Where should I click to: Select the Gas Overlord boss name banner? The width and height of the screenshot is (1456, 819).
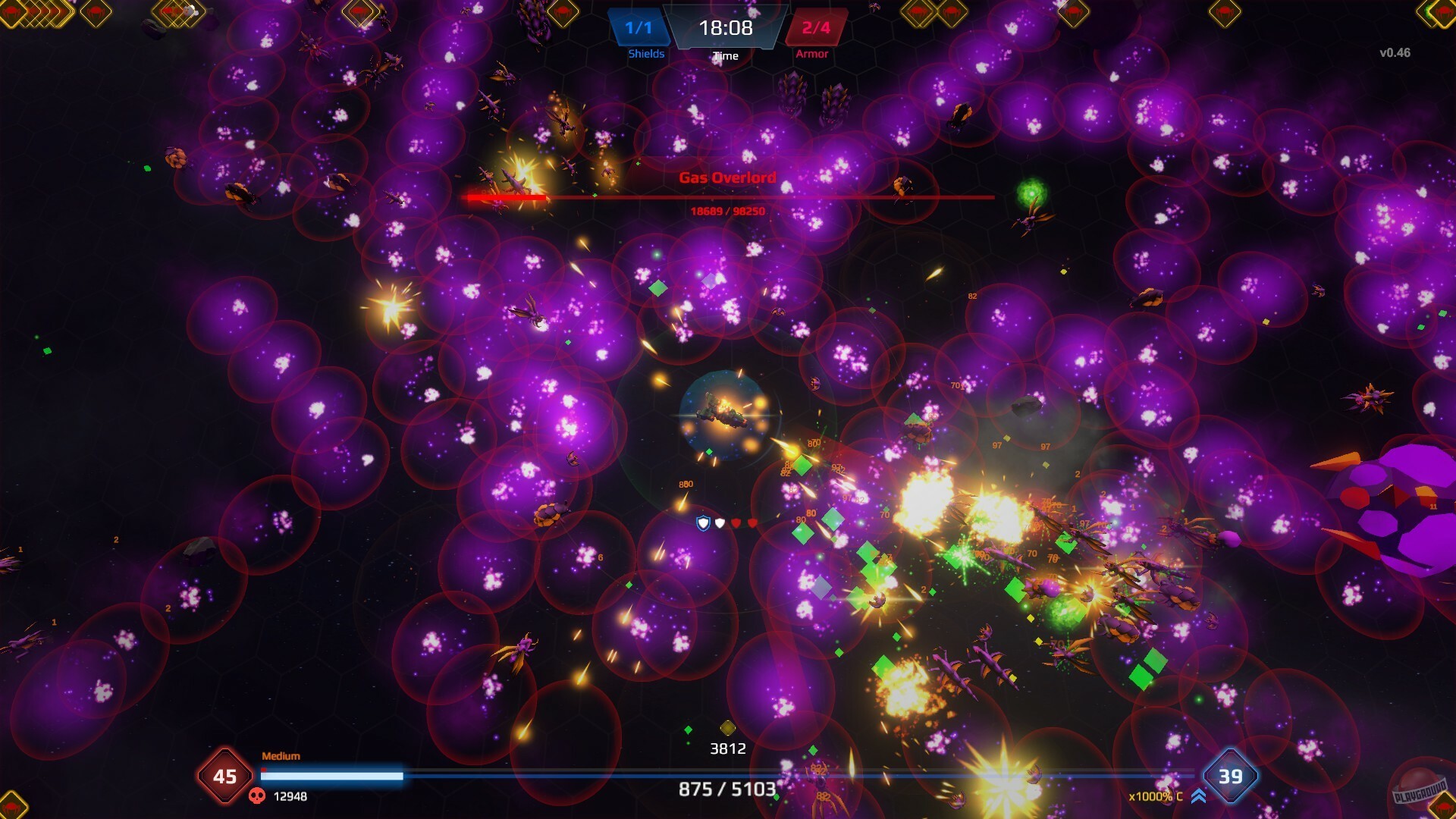pos(728,178)
